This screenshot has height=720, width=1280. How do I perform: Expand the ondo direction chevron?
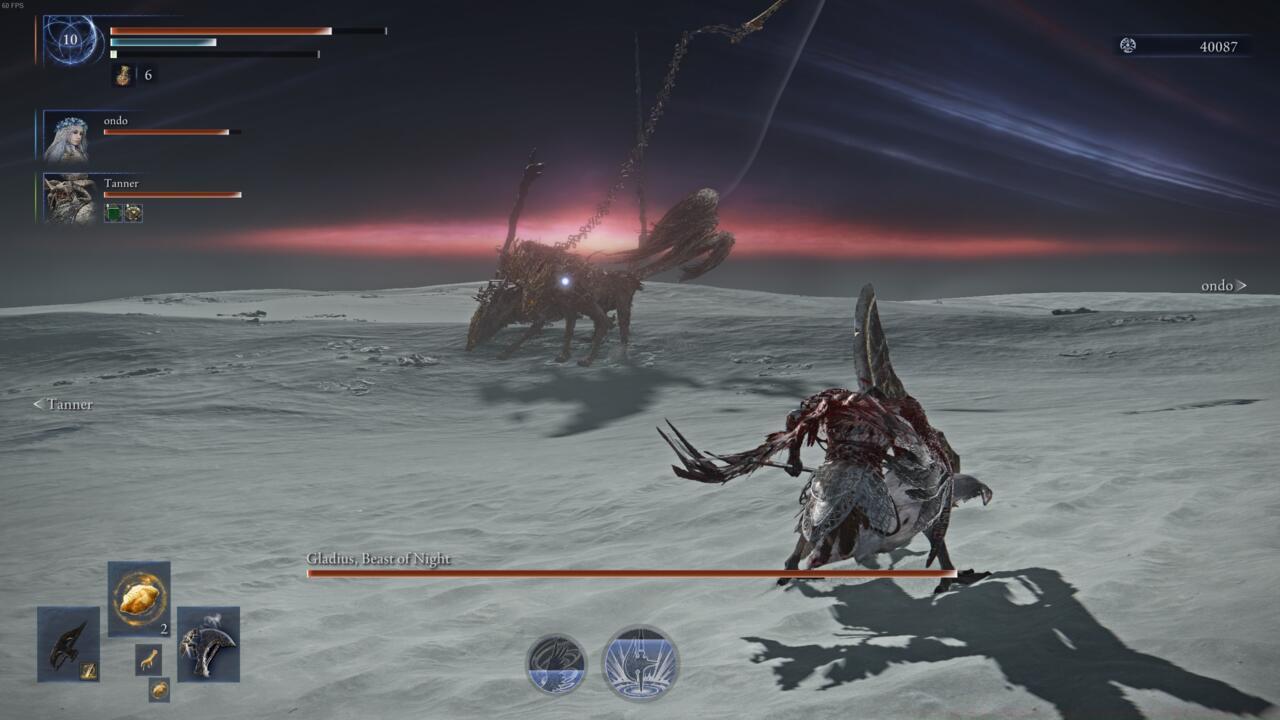(1243, 286)
